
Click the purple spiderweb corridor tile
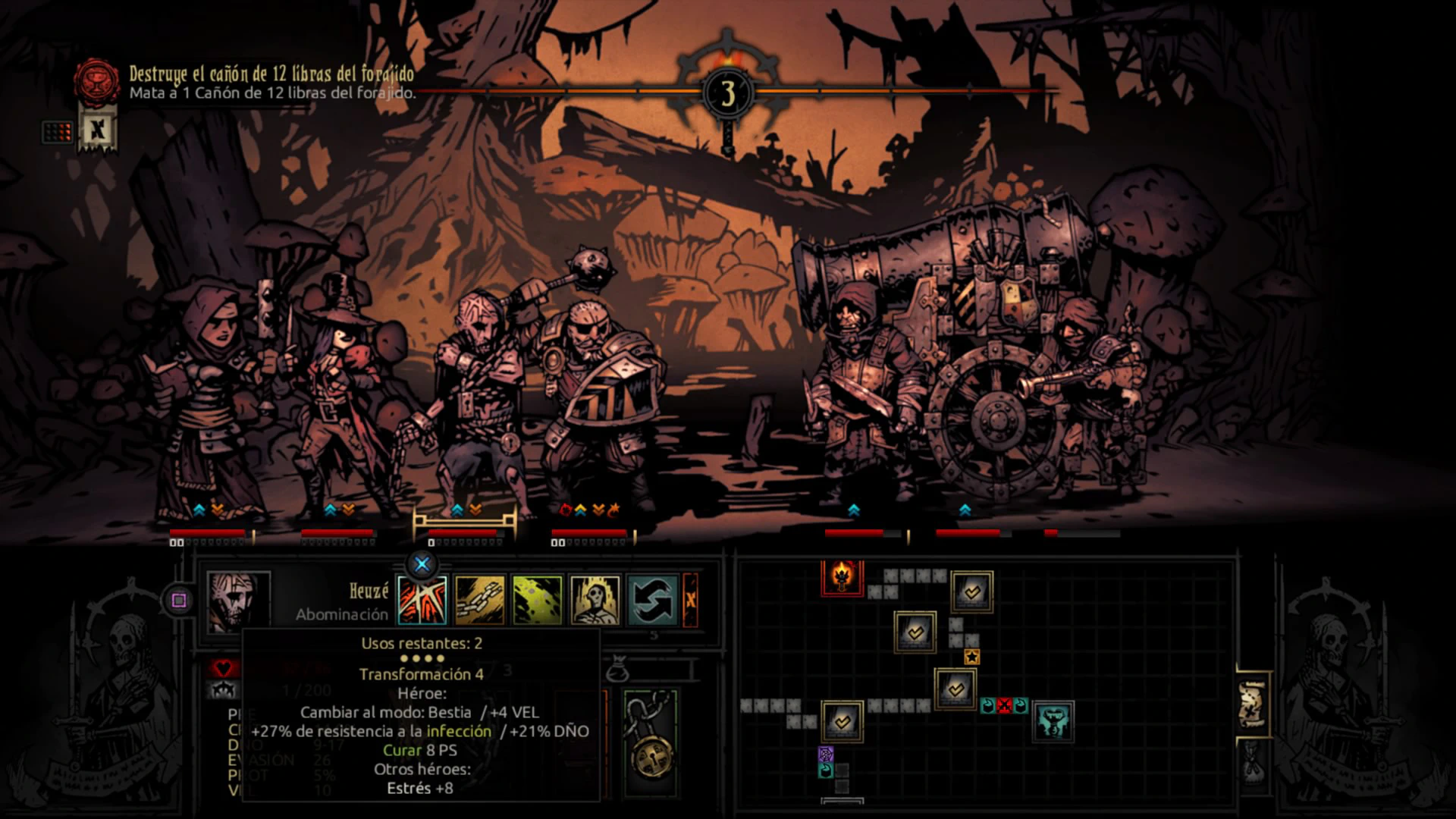826,754
